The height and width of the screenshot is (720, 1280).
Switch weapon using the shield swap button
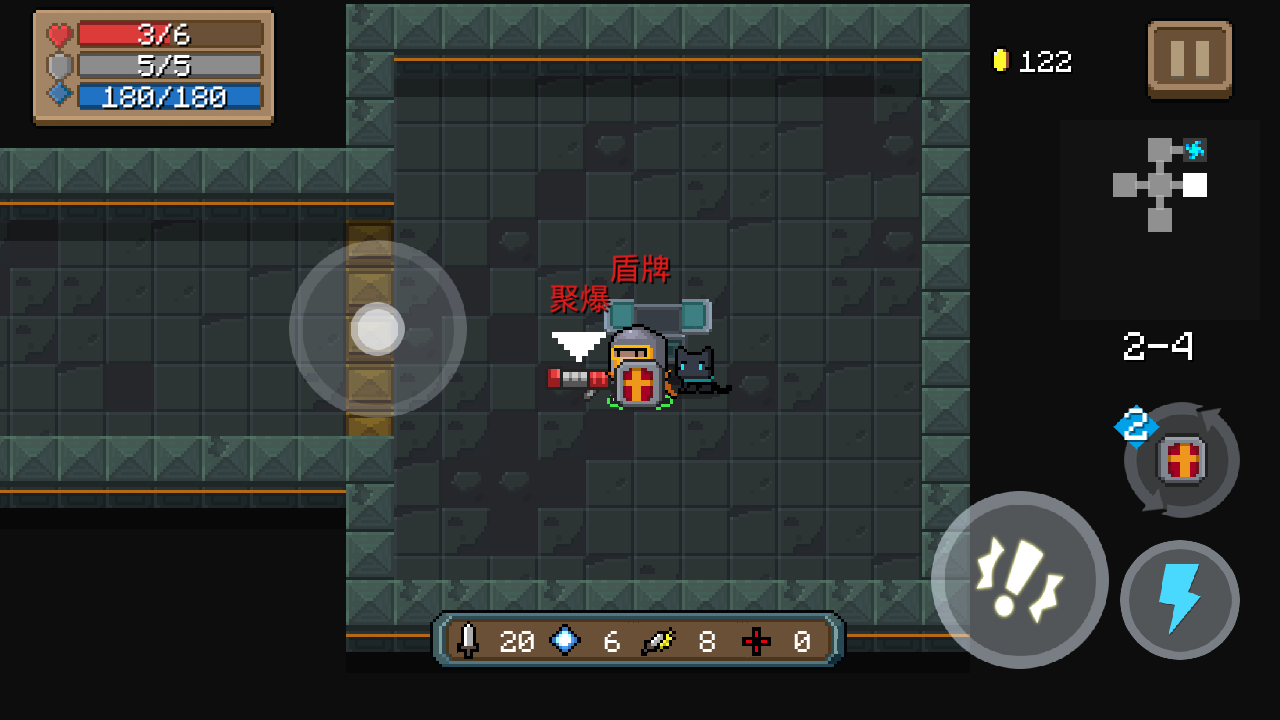click(1181, 460)
